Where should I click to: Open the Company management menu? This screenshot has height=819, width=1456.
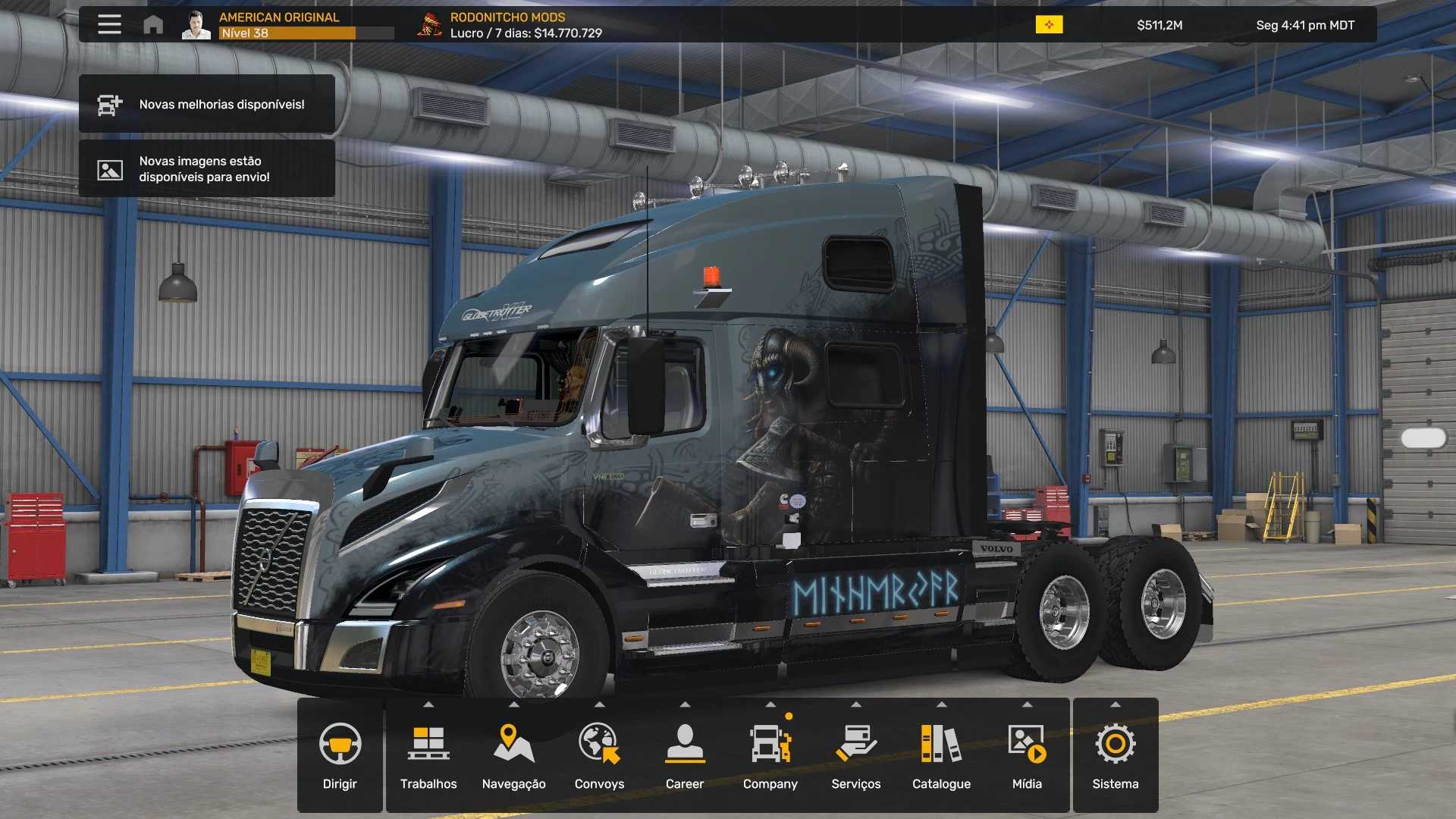pyautogui.click(x=770, y=755)
